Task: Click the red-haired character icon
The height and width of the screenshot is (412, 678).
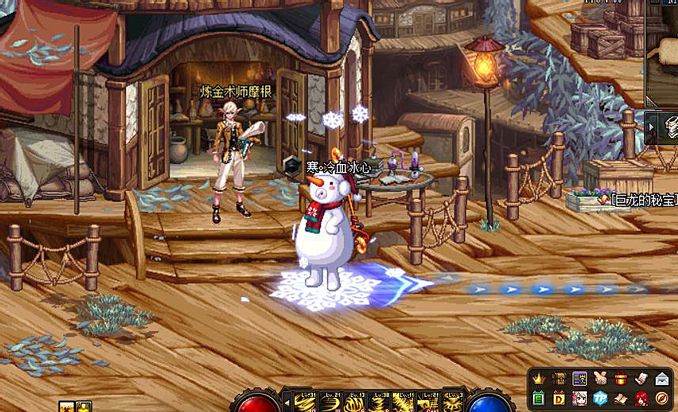Action: (641, 398)
